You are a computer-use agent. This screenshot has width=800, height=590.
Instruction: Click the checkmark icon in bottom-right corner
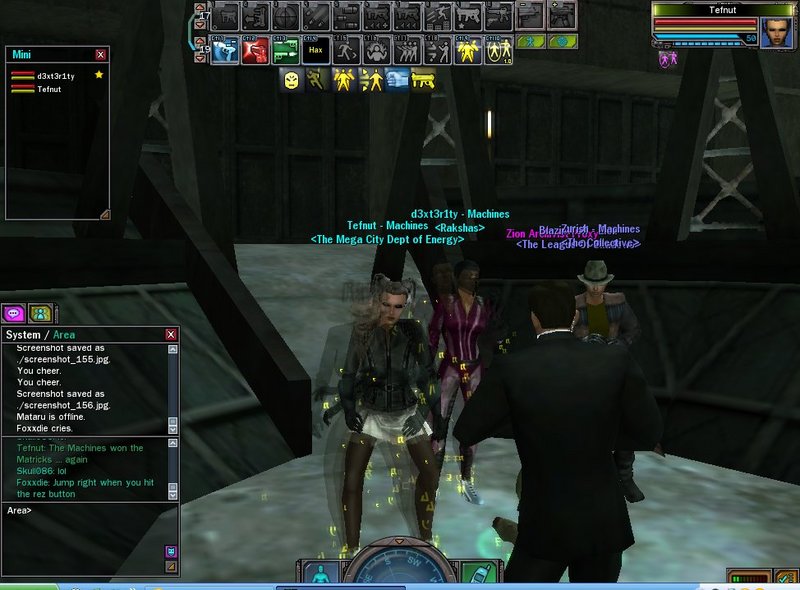(x=786, y=577)
